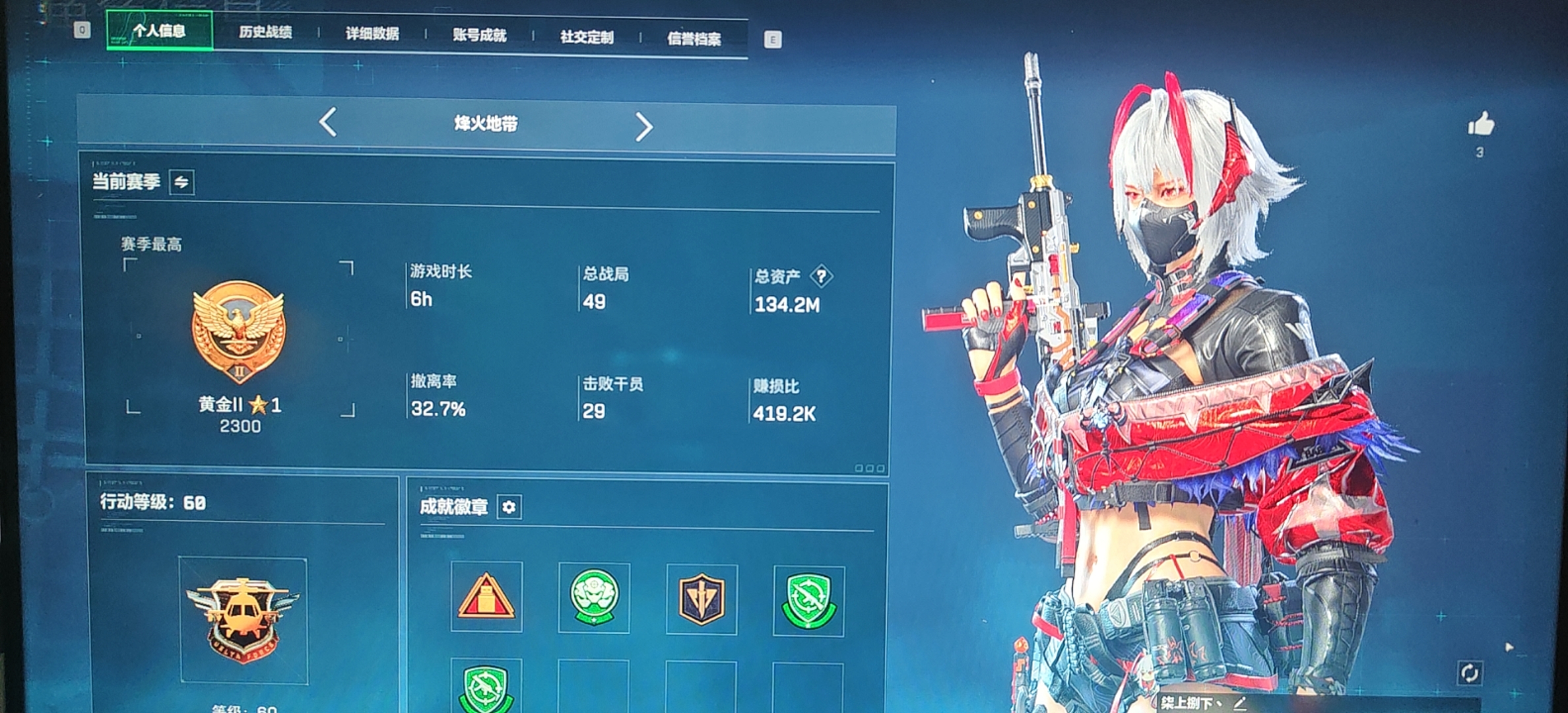
Task: Switch to the 个人信息 tab
Action: [x=159, y=31]
